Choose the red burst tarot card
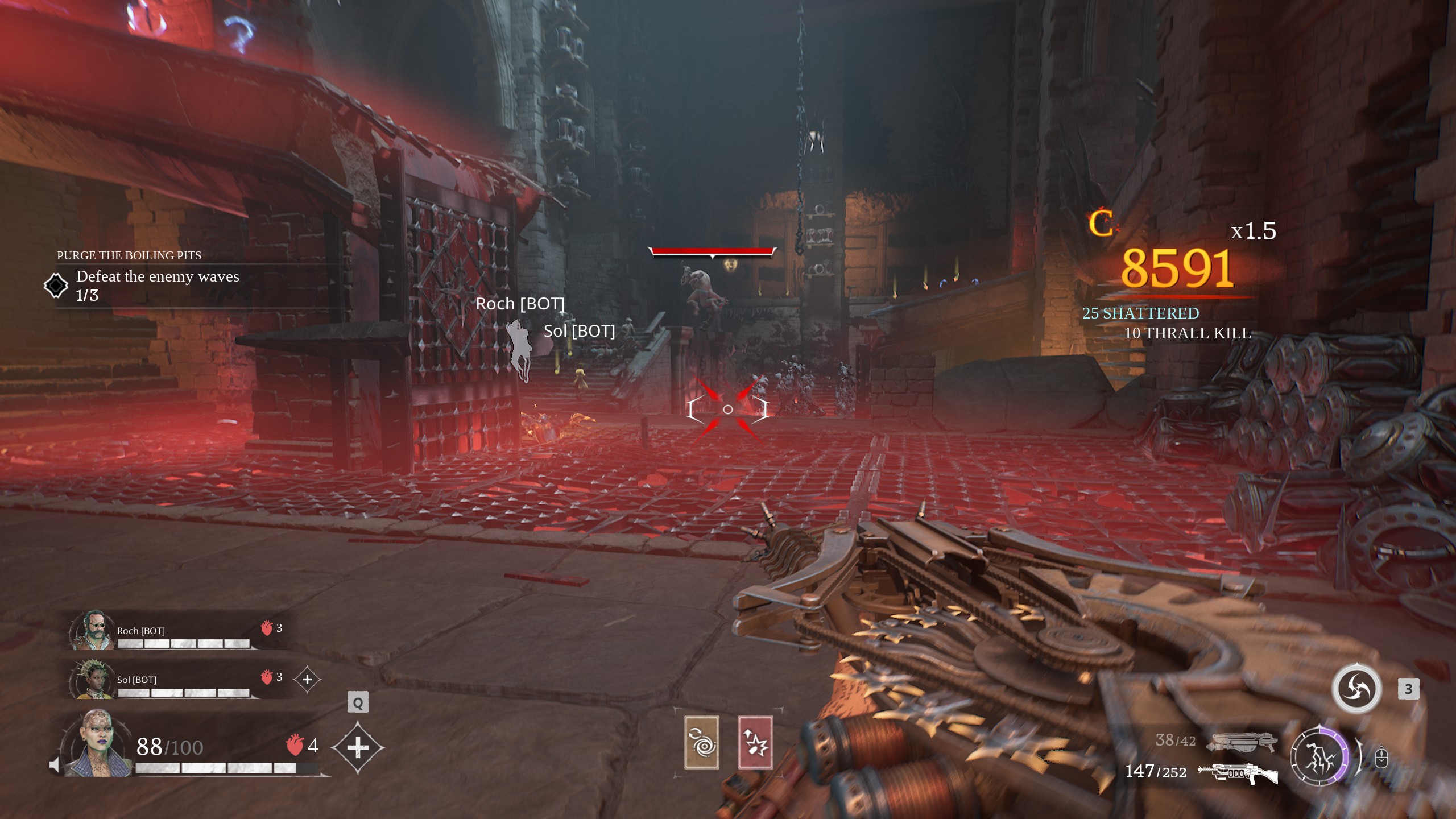This screenshot has height=819, width=1456. 755,742
